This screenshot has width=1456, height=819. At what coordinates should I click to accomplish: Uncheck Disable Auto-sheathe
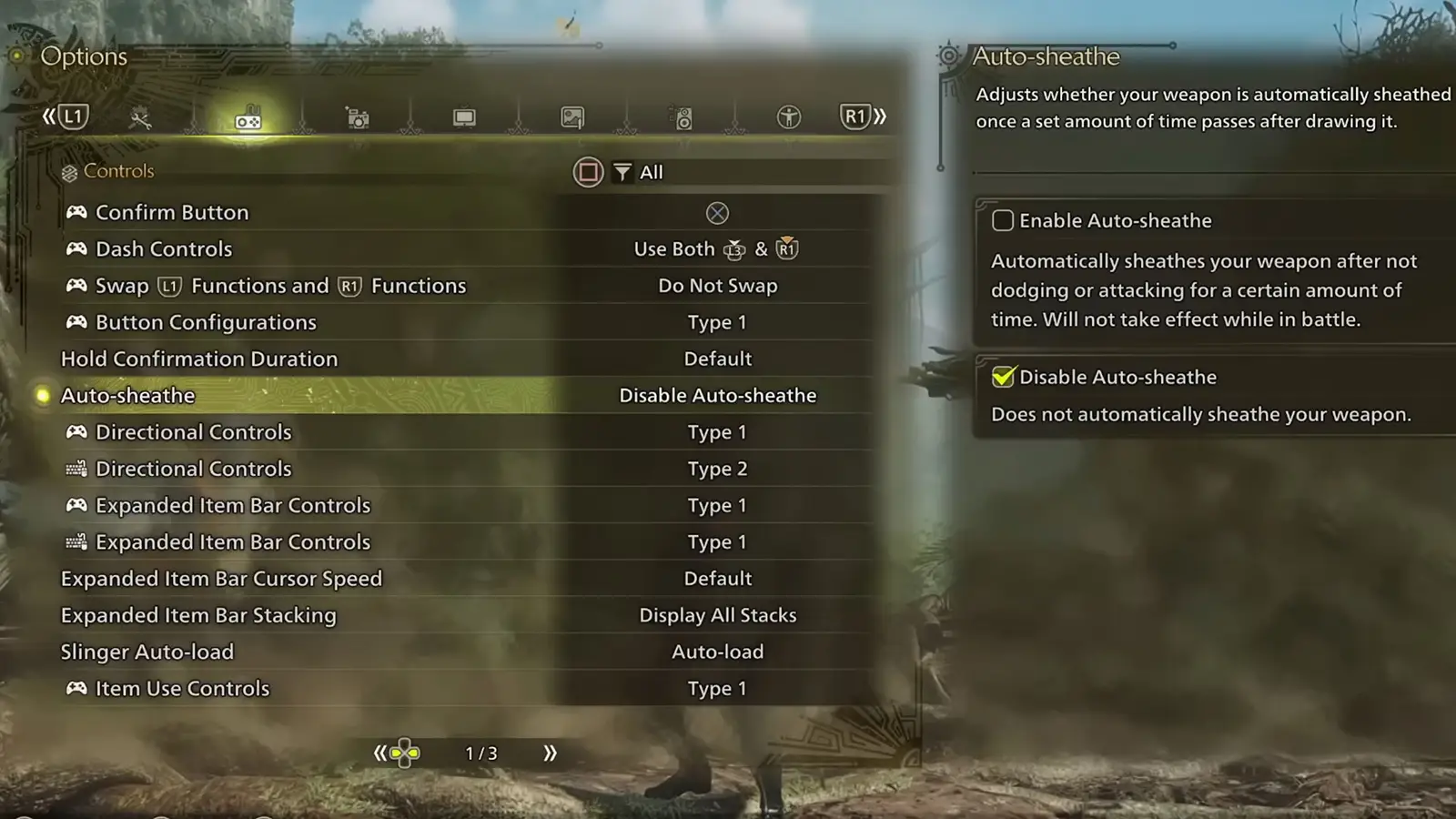(x=1002, y=377)
